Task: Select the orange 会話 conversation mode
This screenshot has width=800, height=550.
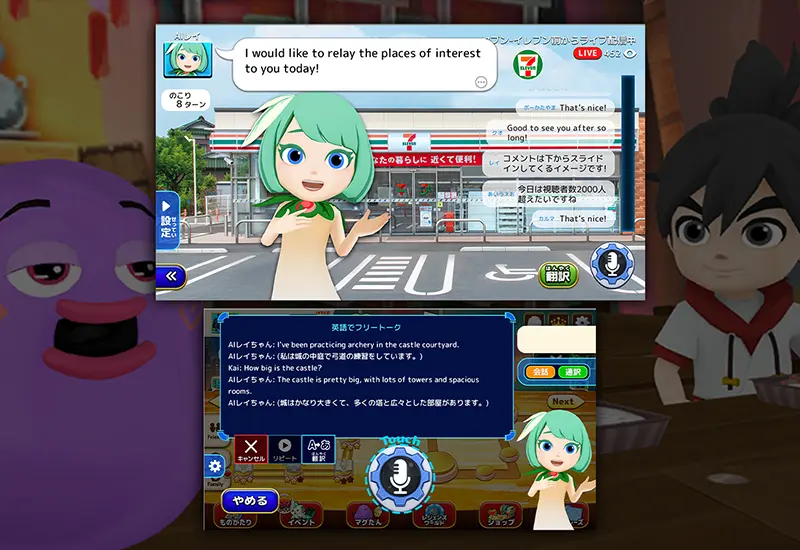Action: (x=541, y=373)
